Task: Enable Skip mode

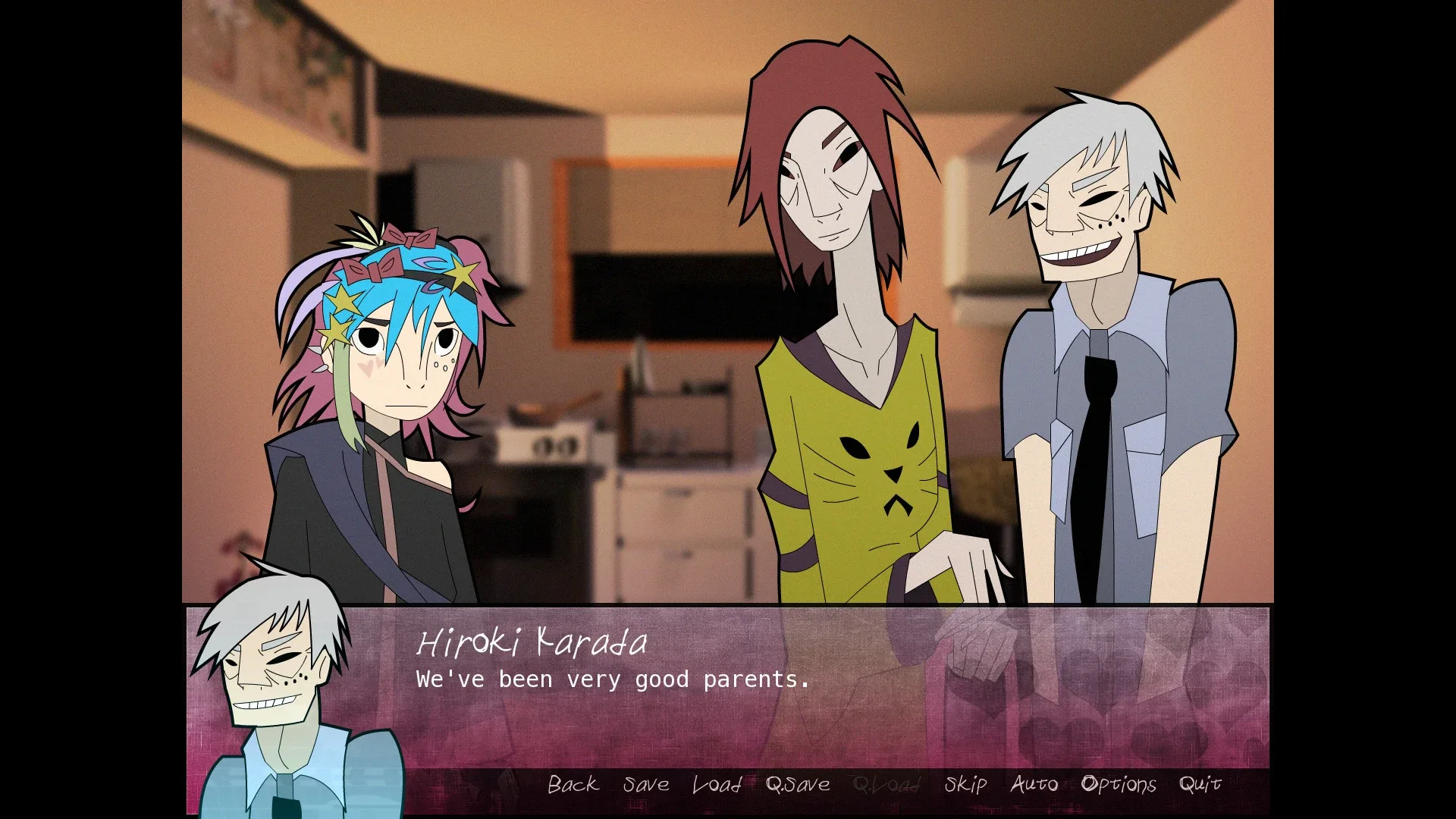Action: pos(965,785)
